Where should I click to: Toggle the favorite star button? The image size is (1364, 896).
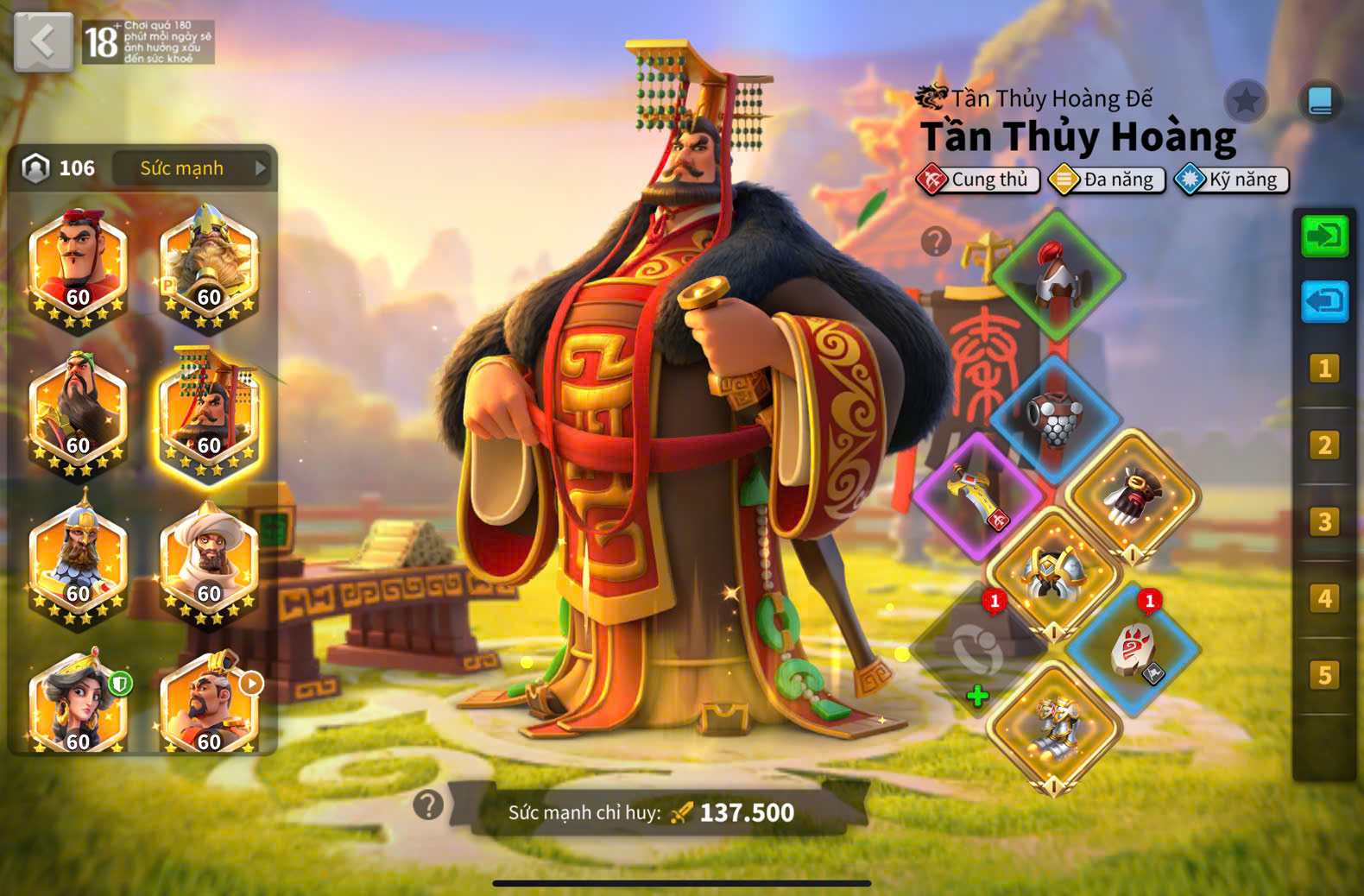tap(1245, 102)
